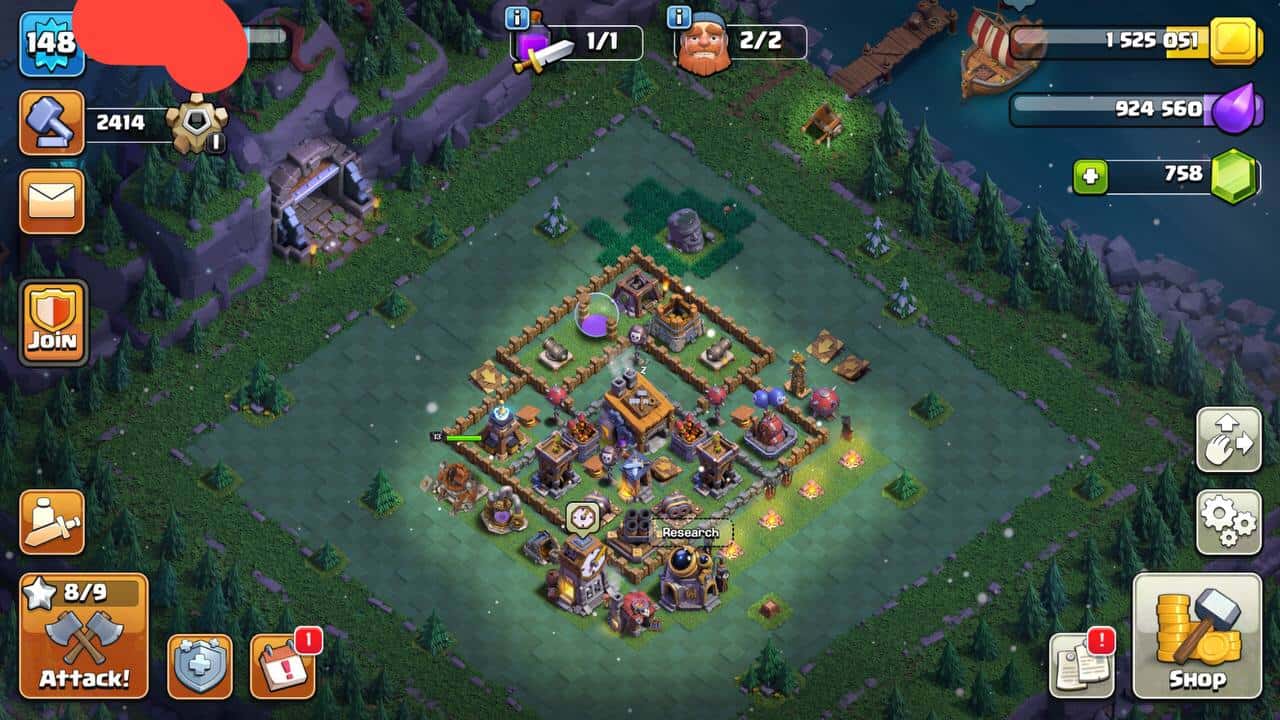Click the green plus to buy gems
Screen dimensions: 1280x720
1089,176
